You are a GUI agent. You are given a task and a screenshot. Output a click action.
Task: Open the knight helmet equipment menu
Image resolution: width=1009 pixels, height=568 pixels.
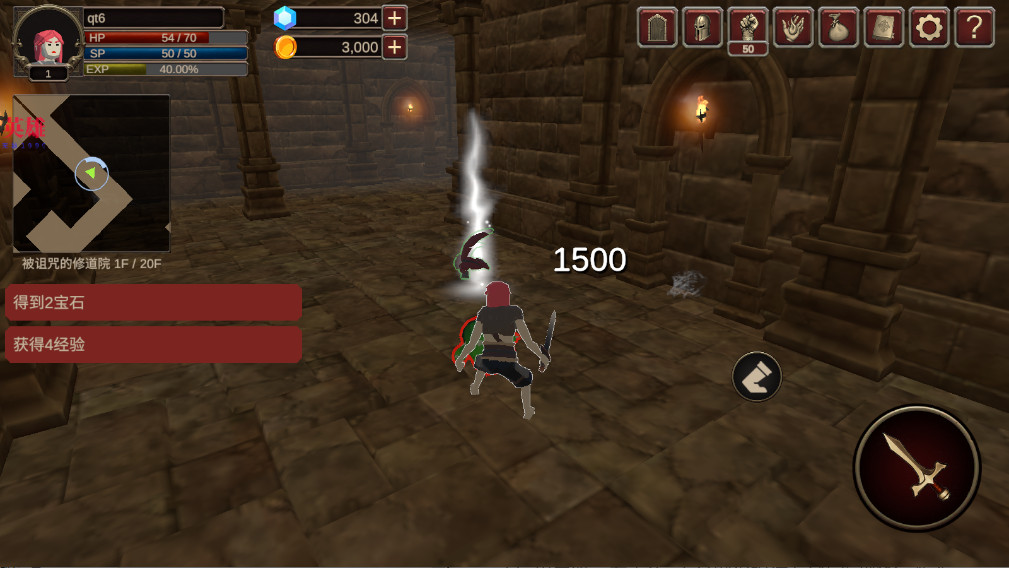(x=703, y=27)
